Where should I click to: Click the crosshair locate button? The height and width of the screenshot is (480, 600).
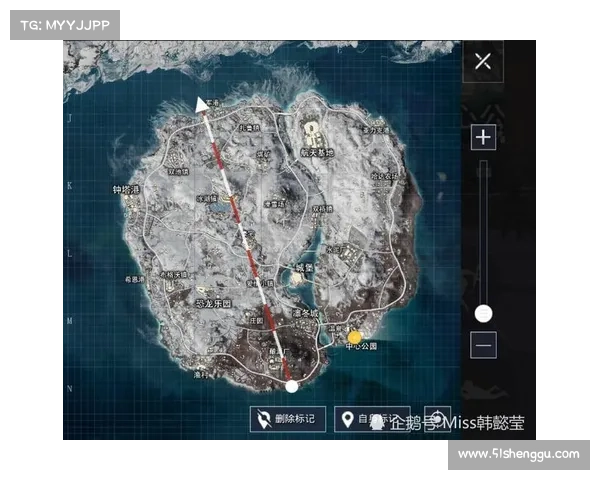437,419
